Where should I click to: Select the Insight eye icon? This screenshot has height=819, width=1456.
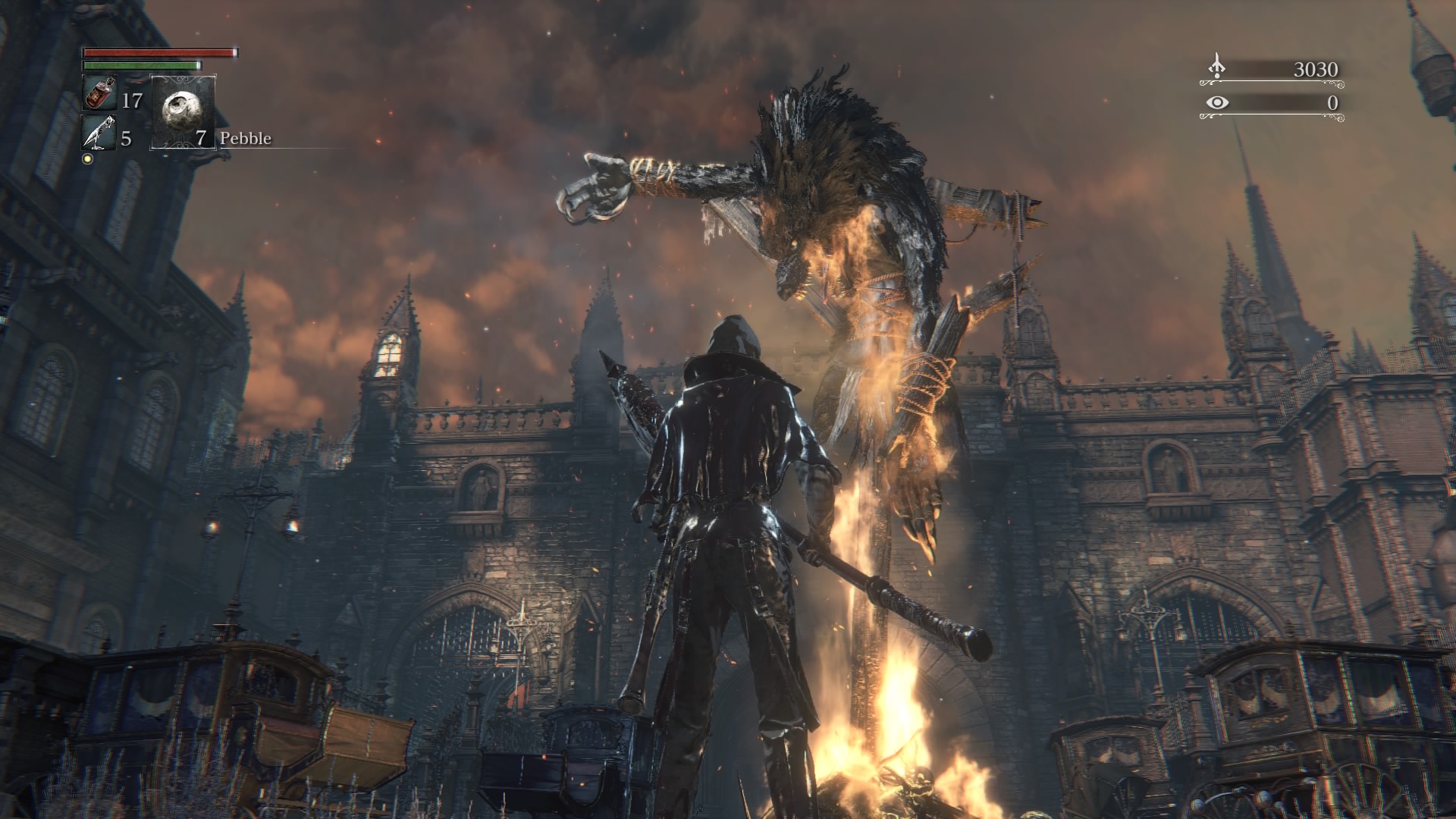pyautogui.click(x=1216, y=102)
